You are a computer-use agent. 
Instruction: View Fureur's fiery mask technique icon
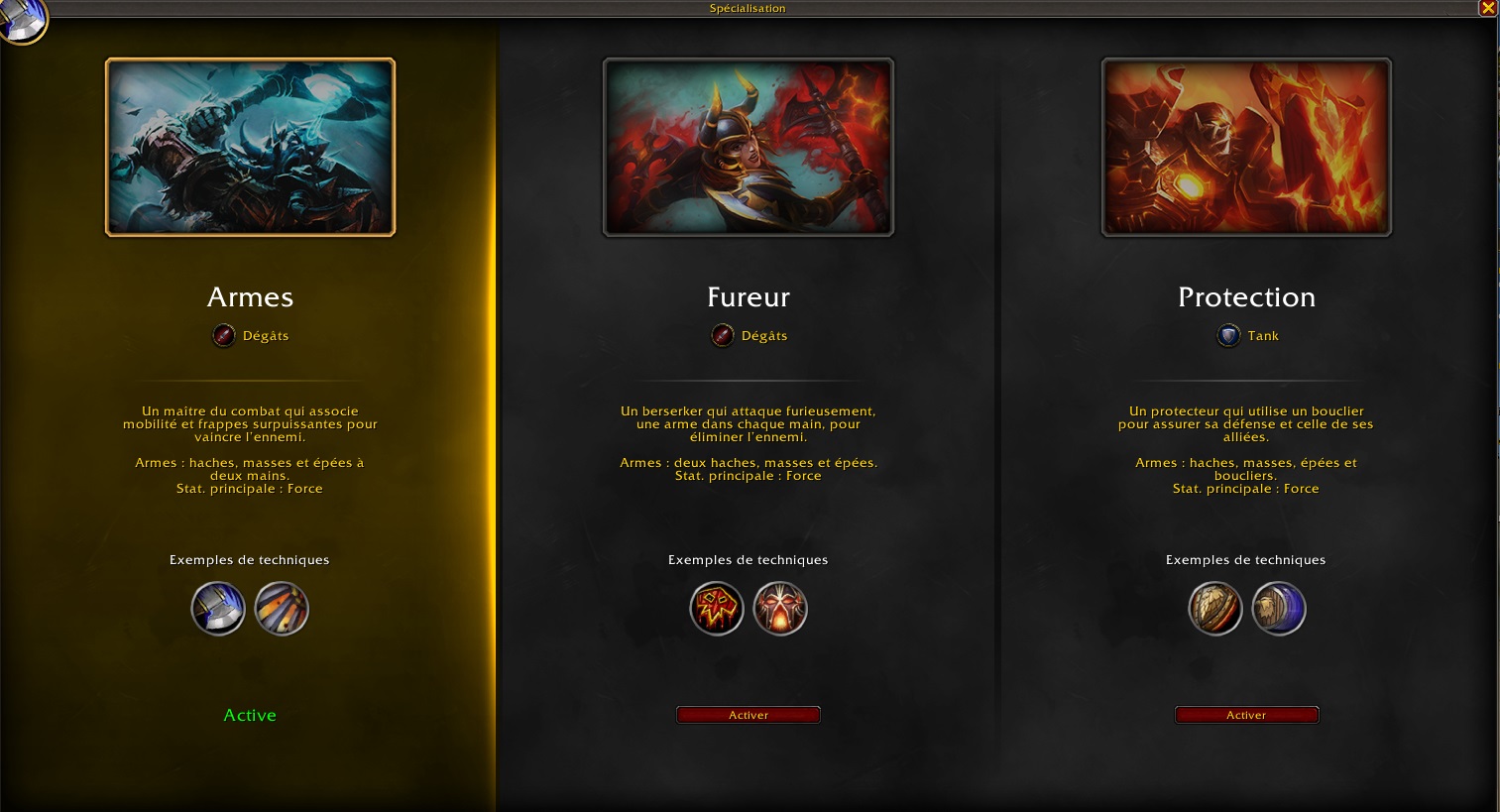(780, 609)
